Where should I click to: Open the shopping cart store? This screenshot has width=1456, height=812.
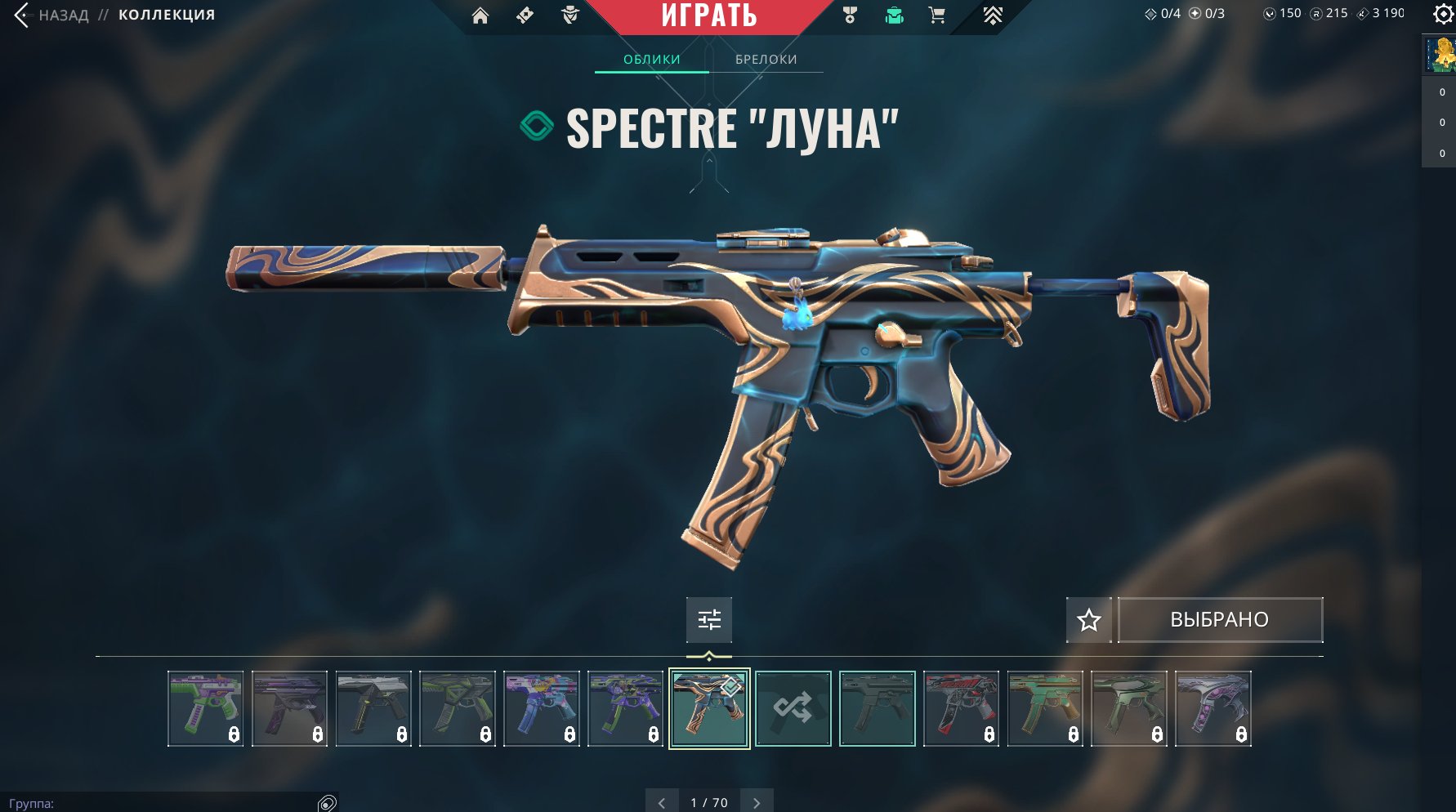click(x=937, y=16)
